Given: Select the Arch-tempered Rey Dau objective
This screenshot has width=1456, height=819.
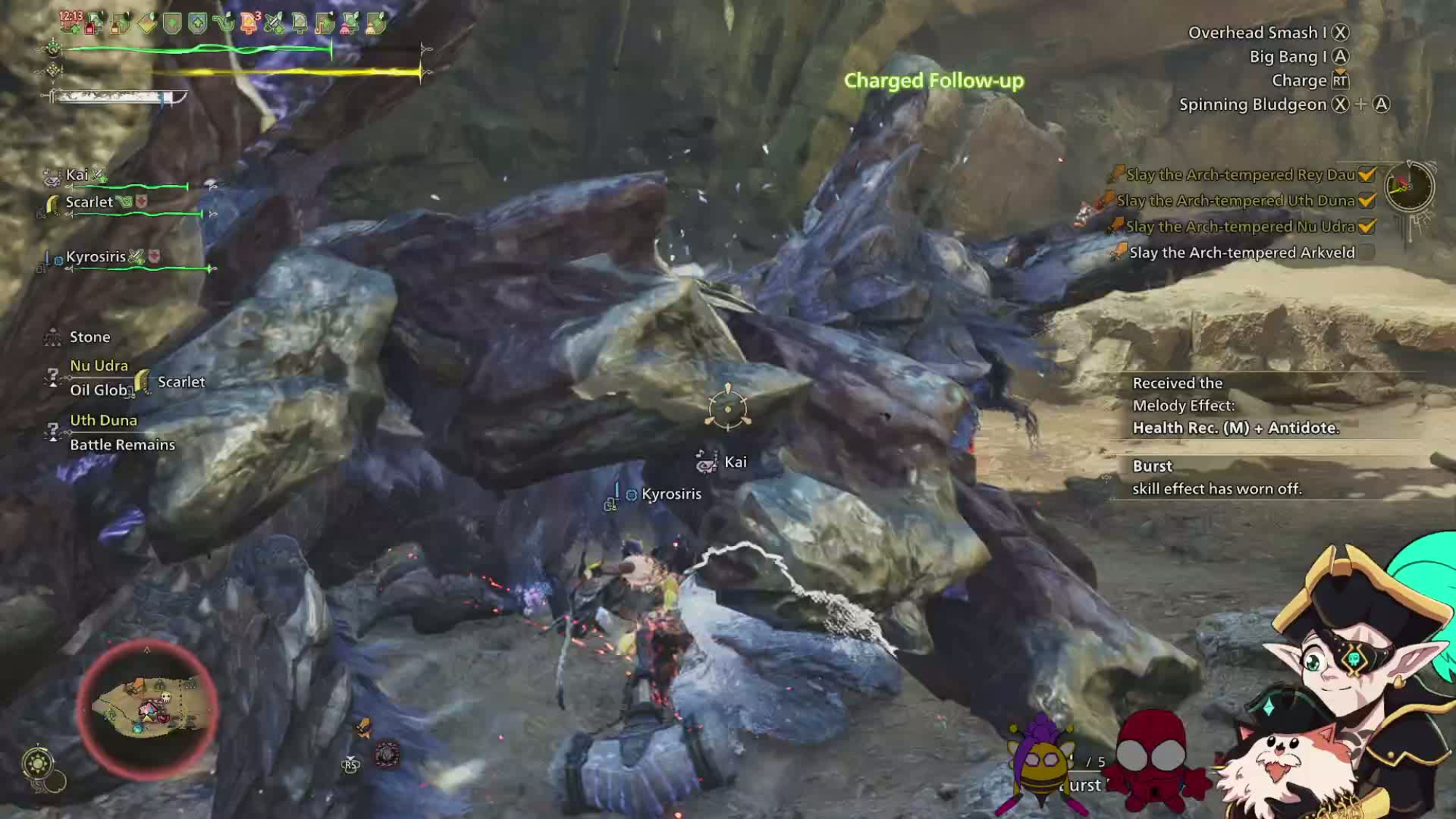Looking at the screenshot, I should click(1240, 175).
